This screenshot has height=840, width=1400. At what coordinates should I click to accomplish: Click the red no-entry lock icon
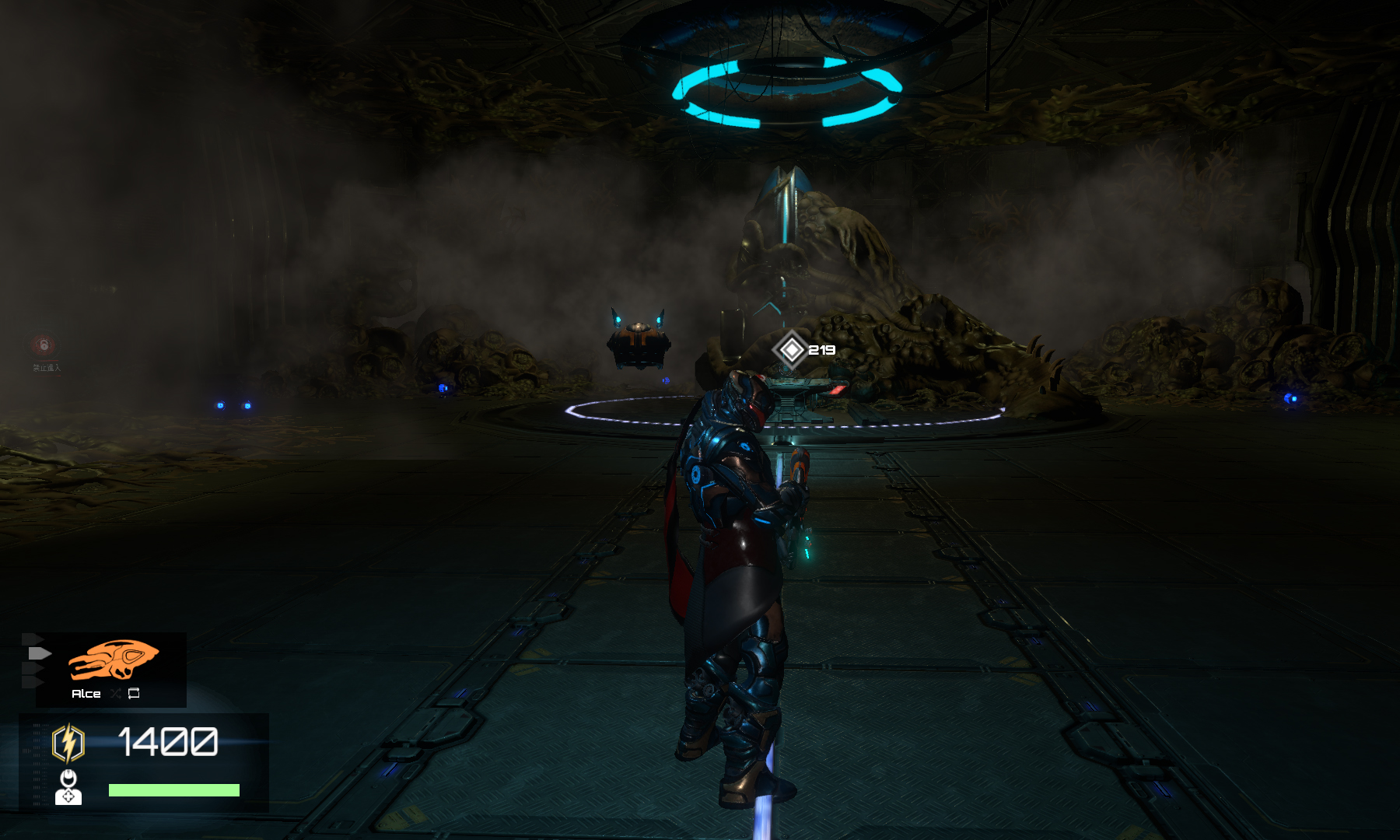44,345
